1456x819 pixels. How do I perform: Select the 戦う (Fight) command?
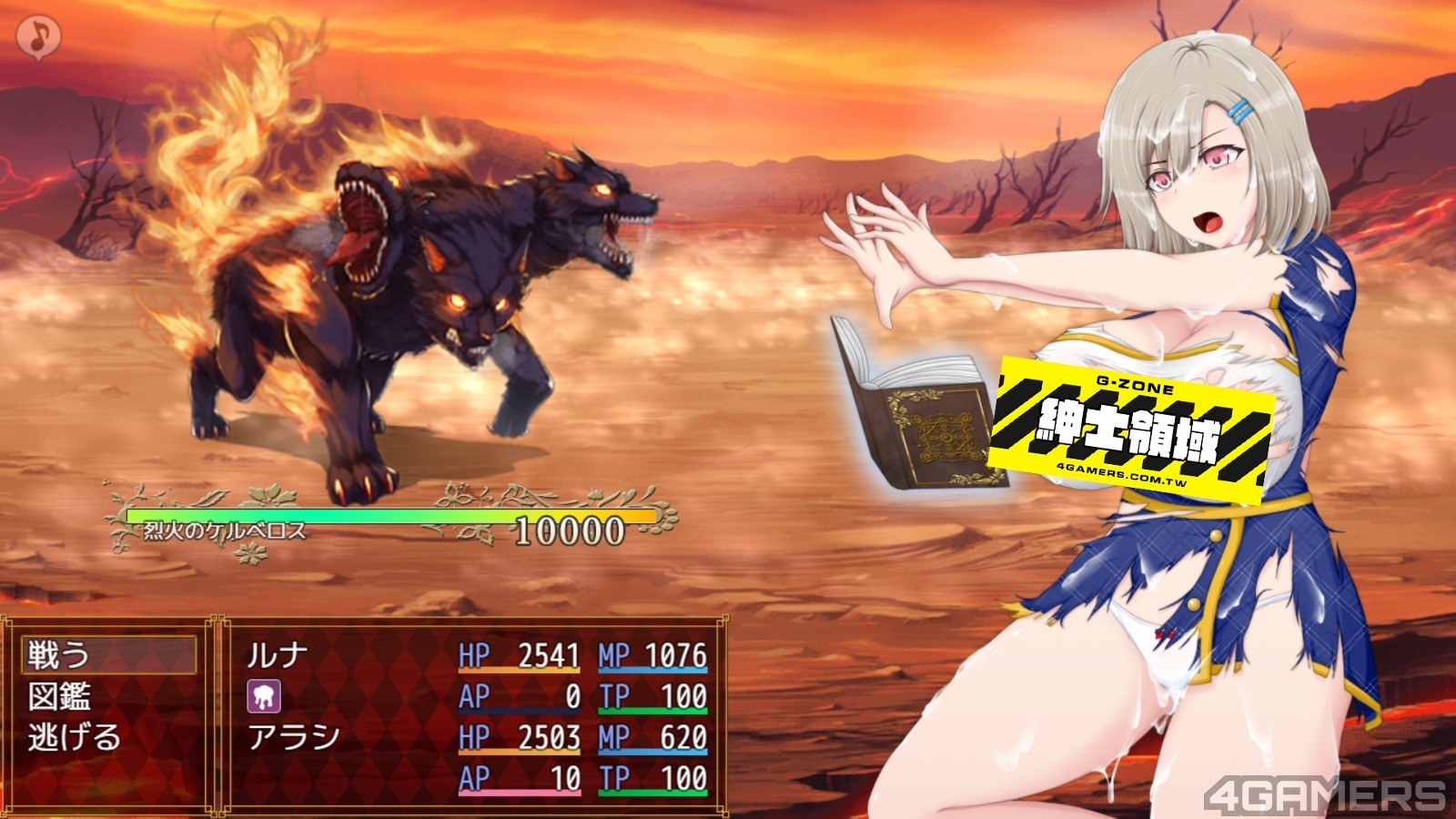(x=60, y=654)
